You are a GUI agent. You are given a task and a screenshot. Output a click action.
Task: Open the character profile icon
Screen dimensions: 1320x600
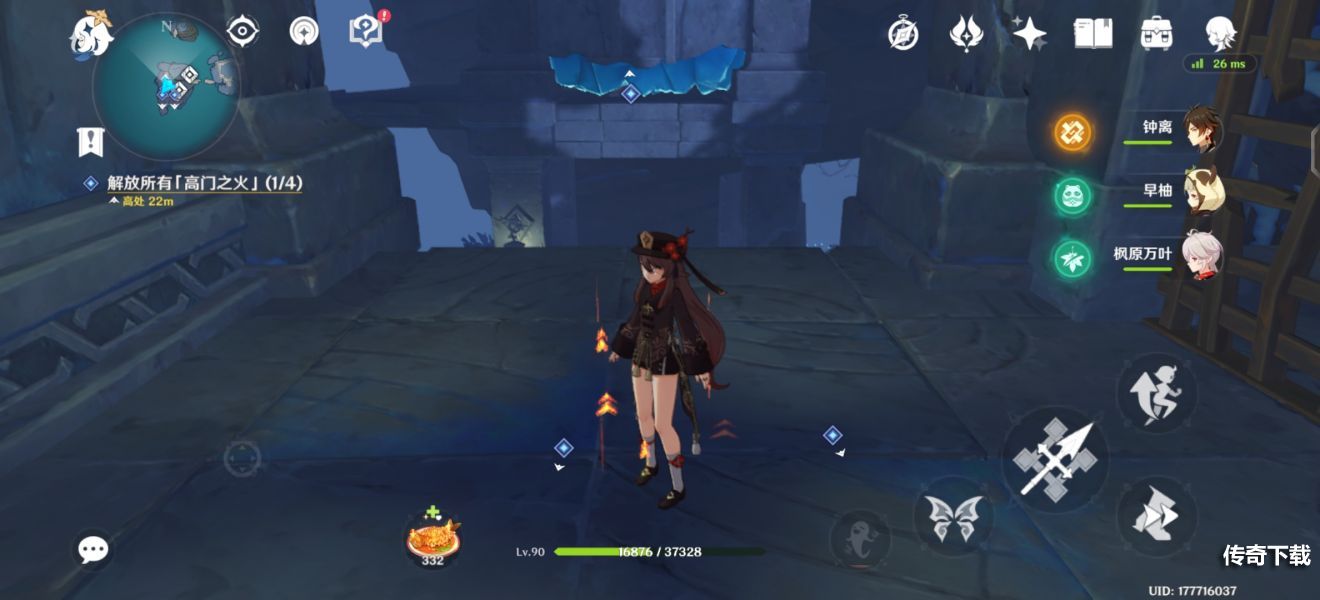[1221, 34]
